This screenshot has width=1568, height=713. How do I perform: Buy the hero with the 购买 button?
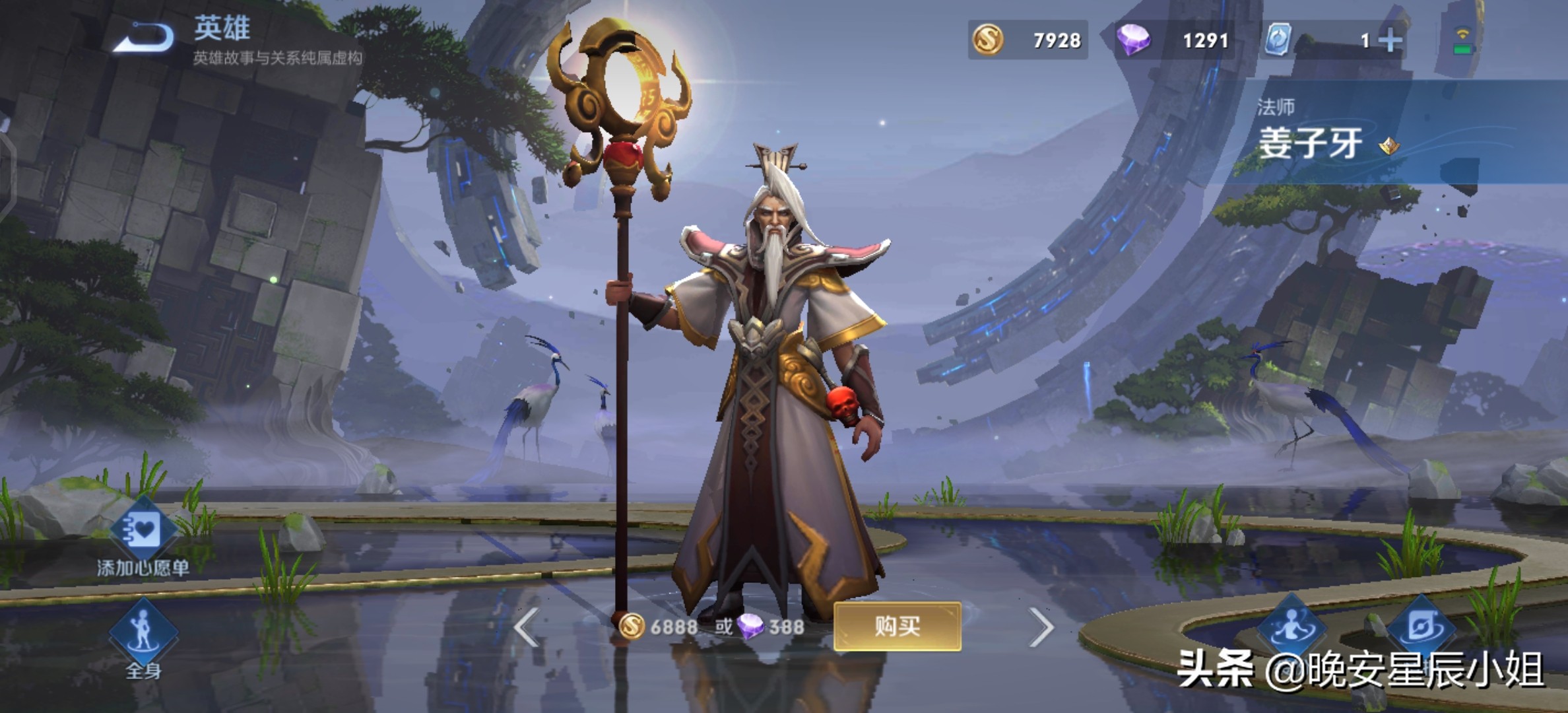pyautogui.click(x=897, y=626)
